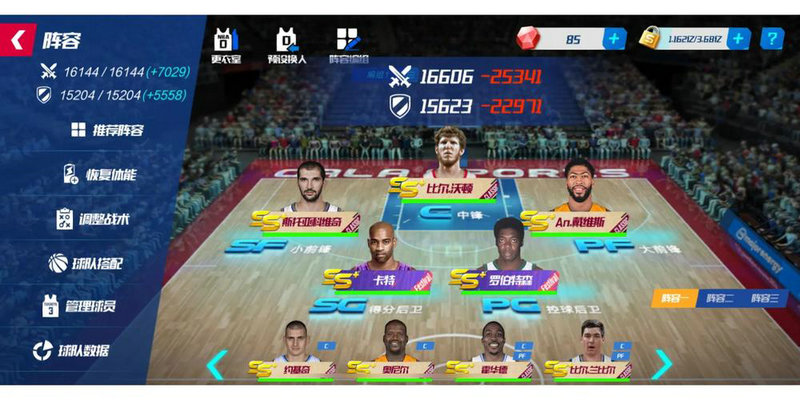Open 推荐阵容 recommended lineup

pos(107,130)
